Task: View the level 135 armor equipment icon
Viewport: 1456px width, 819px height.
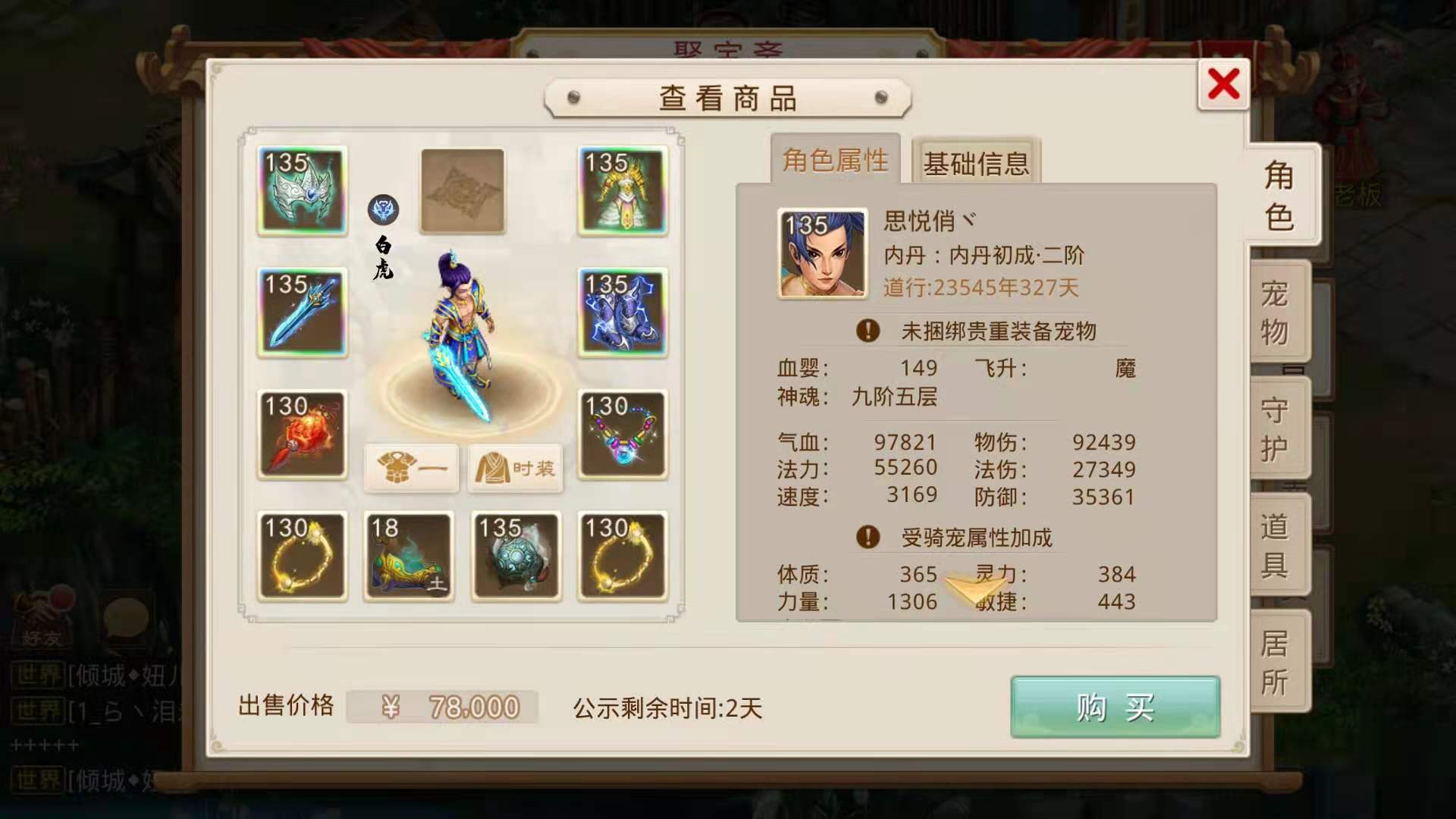Action: click(x=622, y=192)
